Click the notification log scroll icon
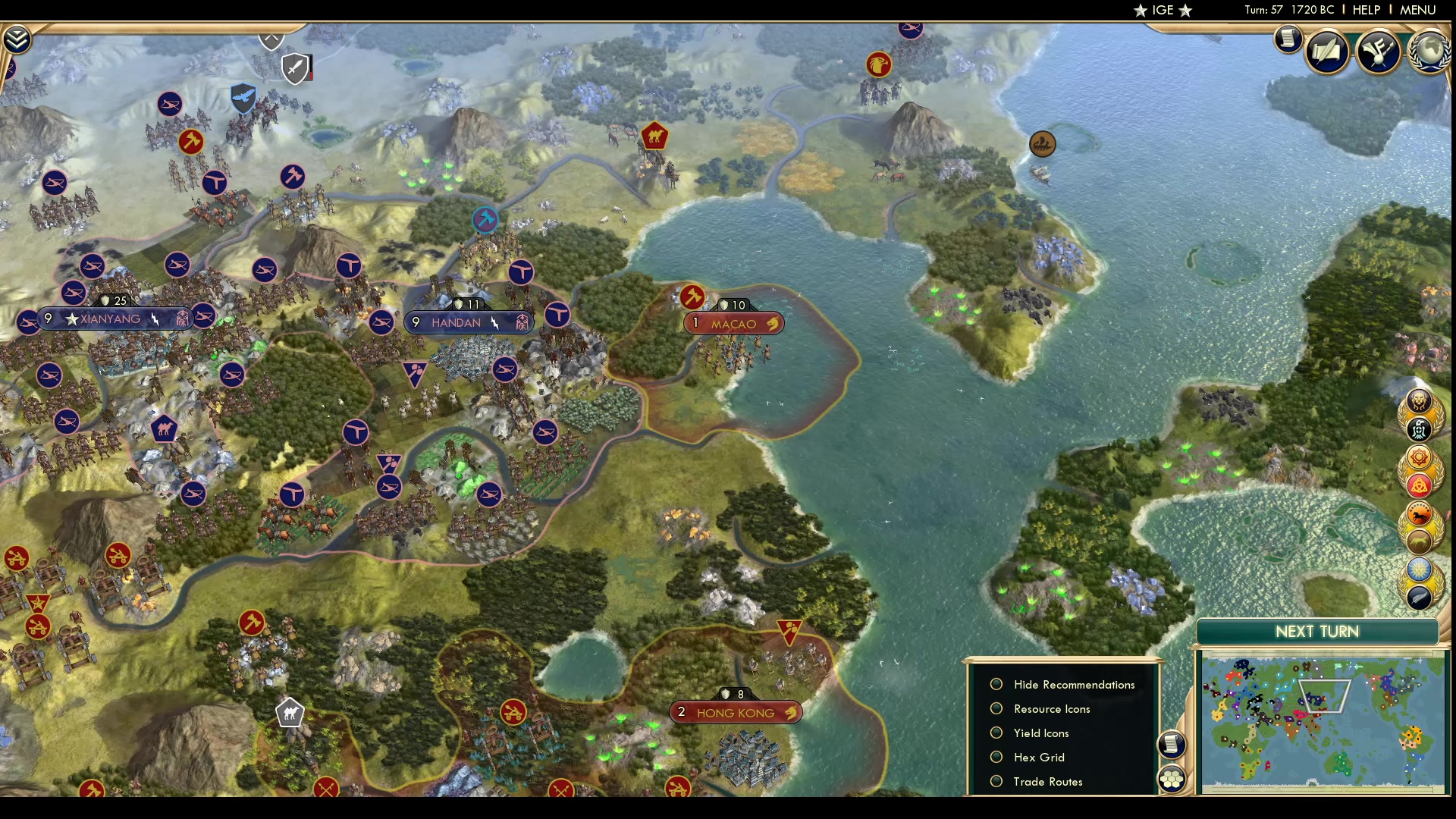Image resolution: width=1456 pixels, height=819 pixels. [1288, 39]
